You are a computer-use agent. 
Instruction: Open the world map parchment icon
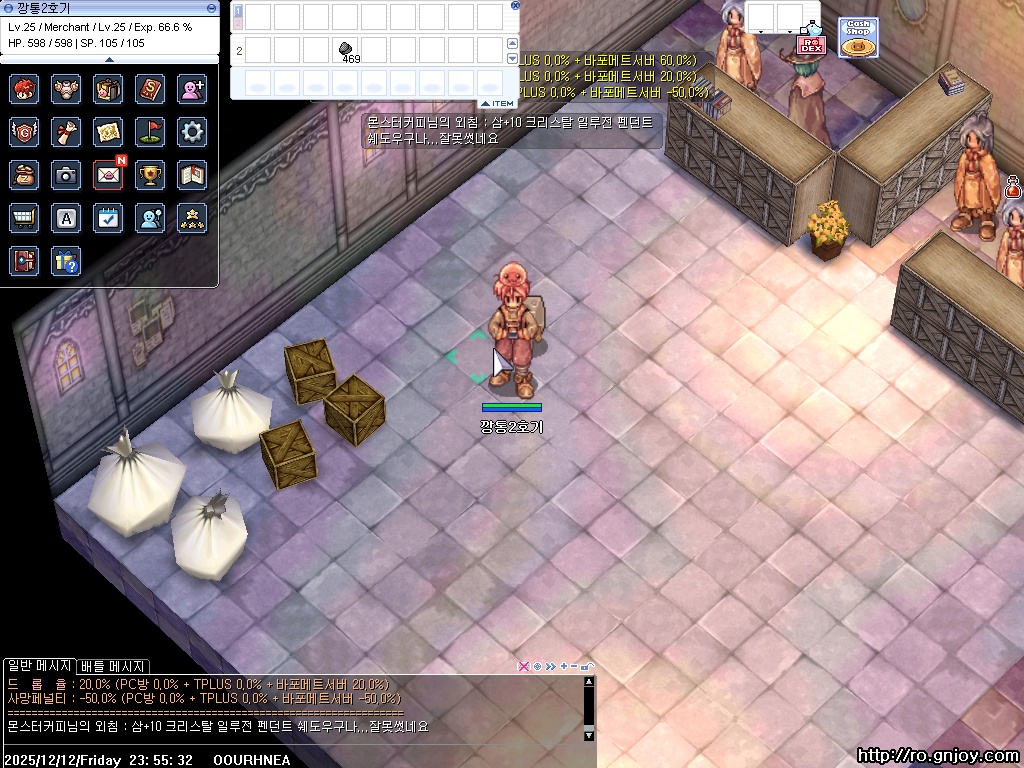[x=108, y=131]
